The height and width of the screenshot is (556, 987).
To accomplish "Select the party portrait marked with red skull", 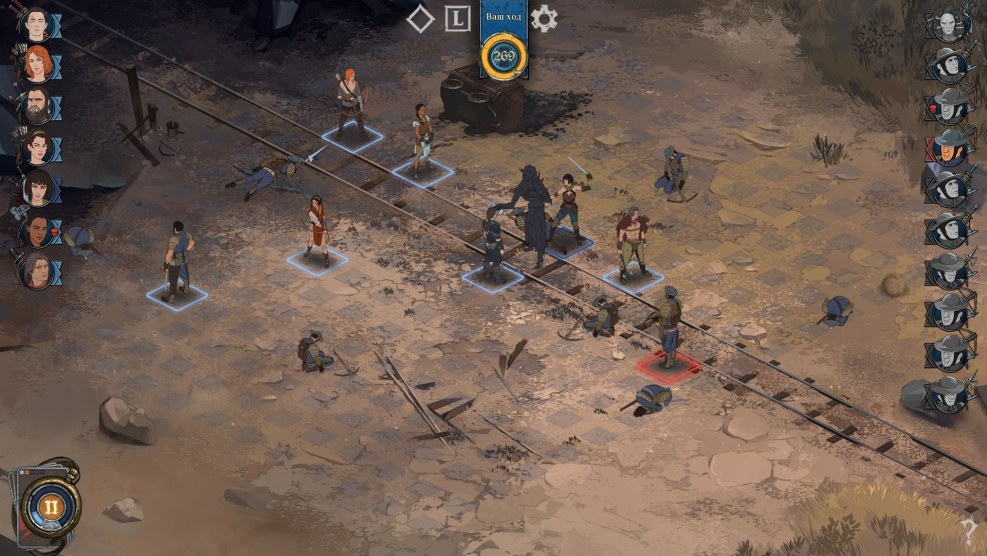I will [37, 230].
